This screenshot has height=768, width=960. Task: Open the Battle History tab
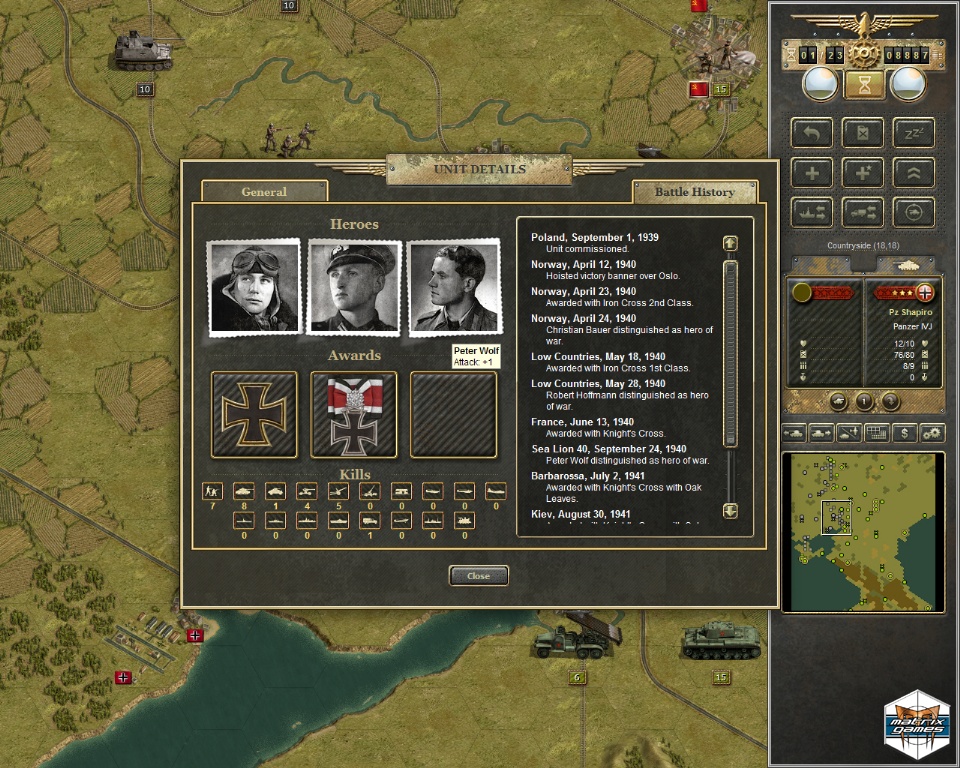pyautogui.click(x=694, y=192)
